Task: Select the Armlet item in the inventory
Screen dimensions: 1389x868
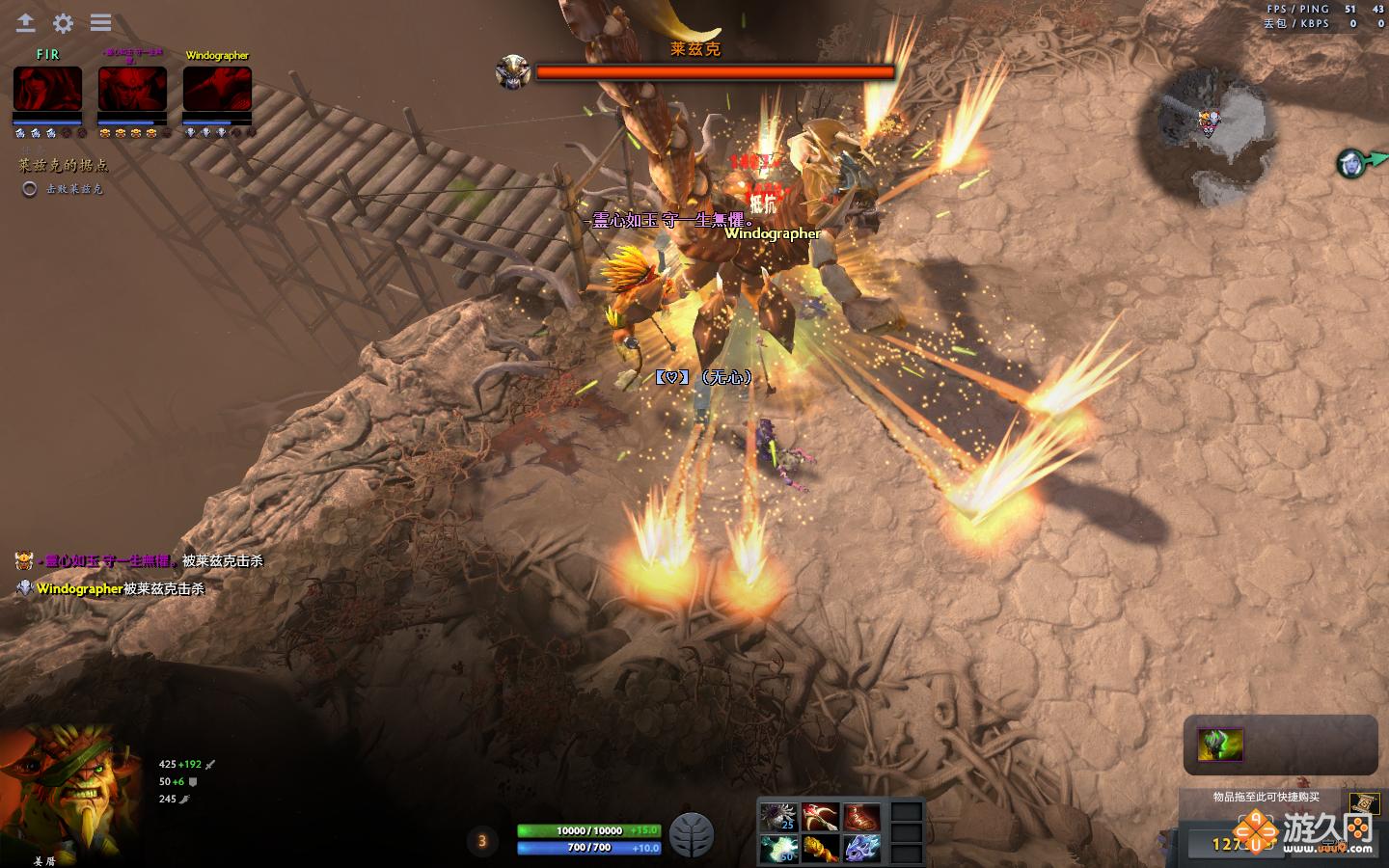Action: click(821, 849)
